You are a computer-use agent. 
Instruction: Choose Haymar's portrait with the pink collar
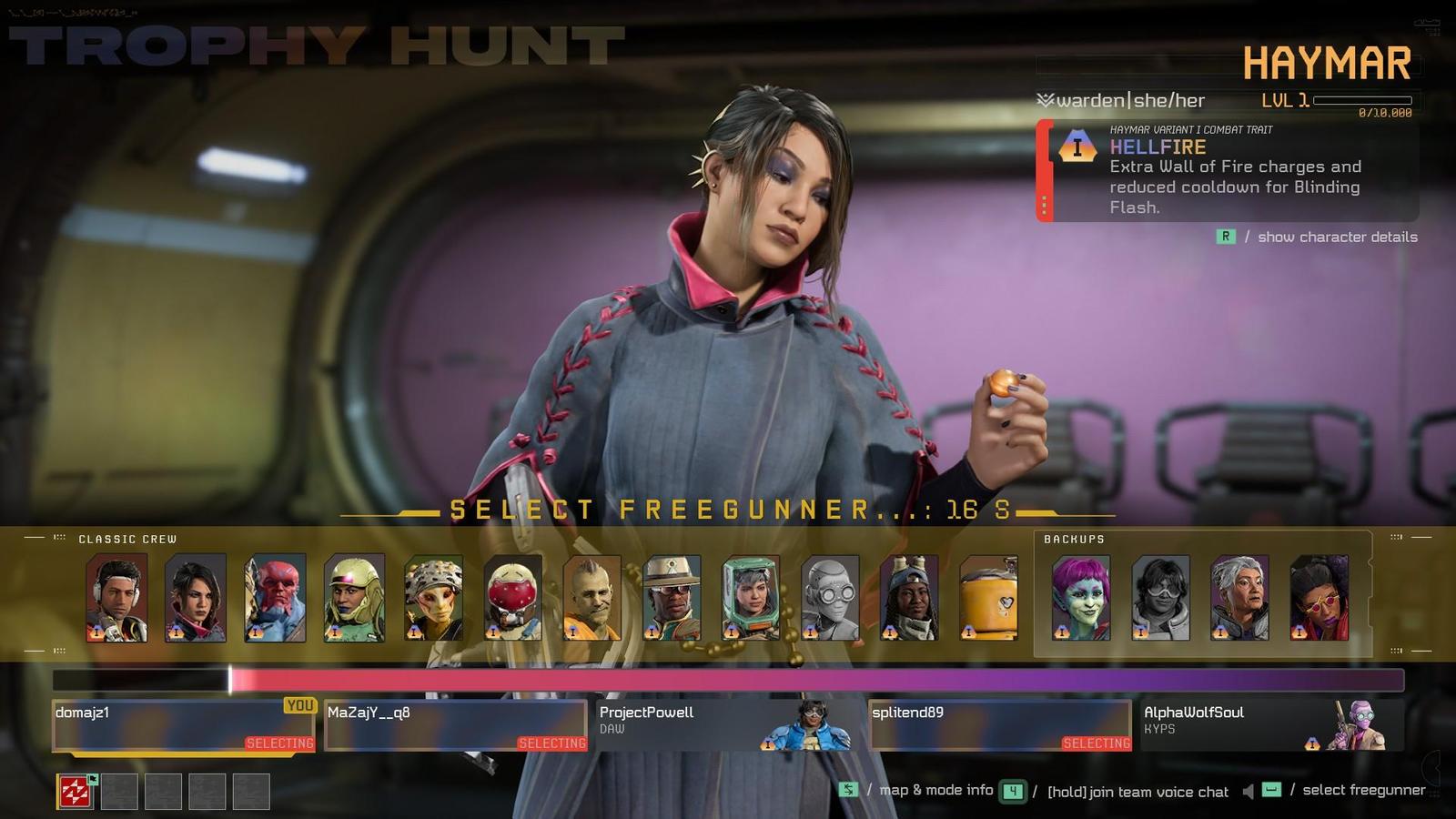tap(196, 598)
